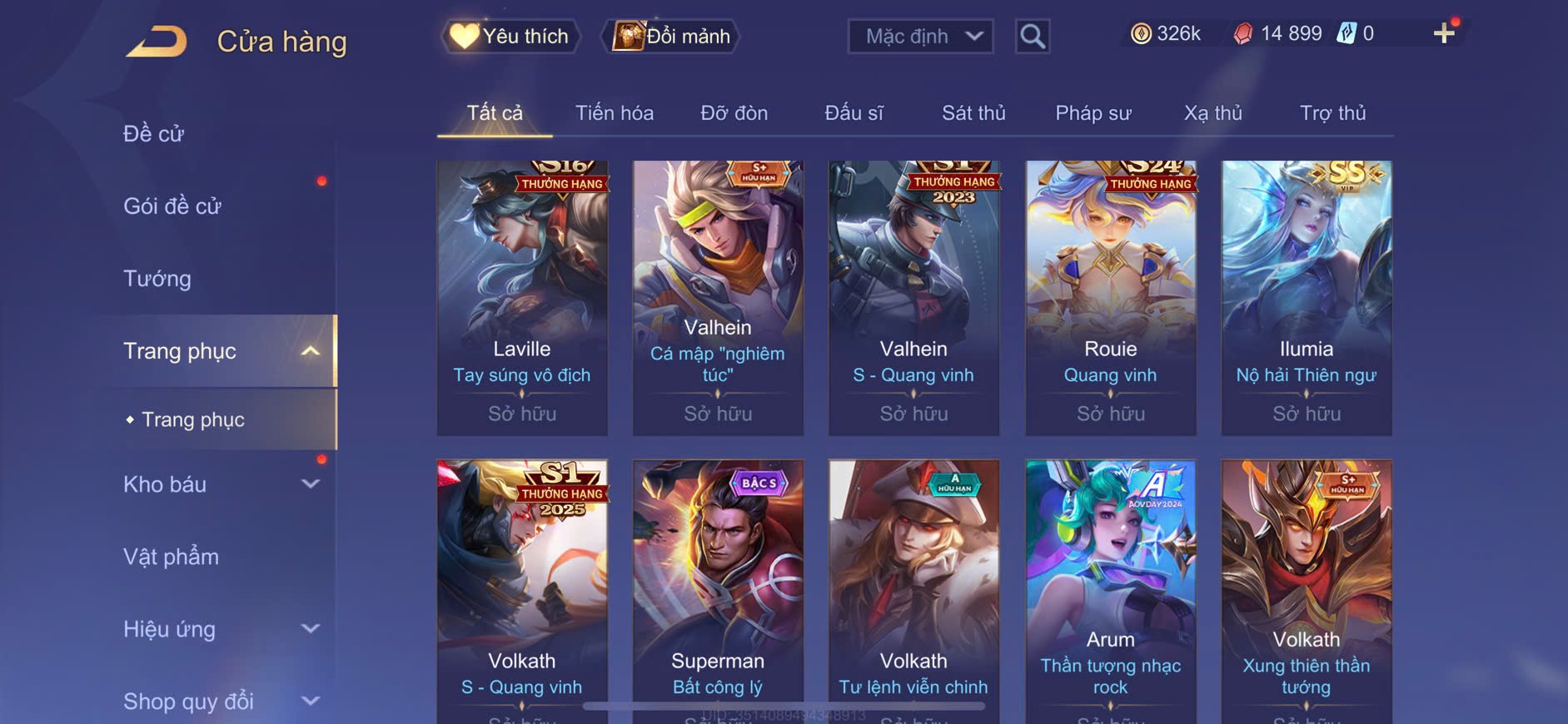Go to the Tướng shop section
This screenshot has width=1568, height=724.
[157, 279]
